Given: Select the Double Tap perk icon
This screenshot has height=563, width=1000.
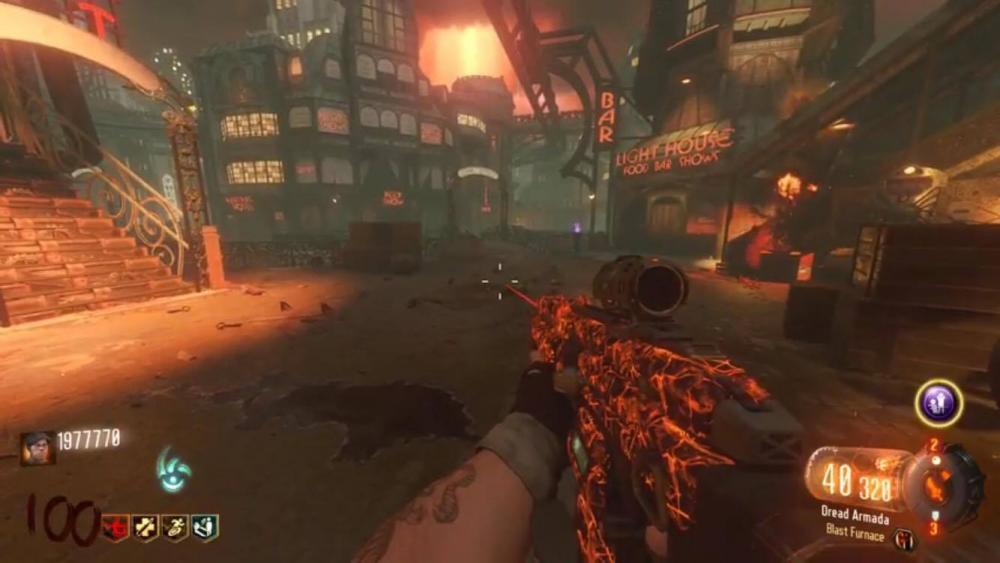Looking at the screenshot, I should point(146,527).
